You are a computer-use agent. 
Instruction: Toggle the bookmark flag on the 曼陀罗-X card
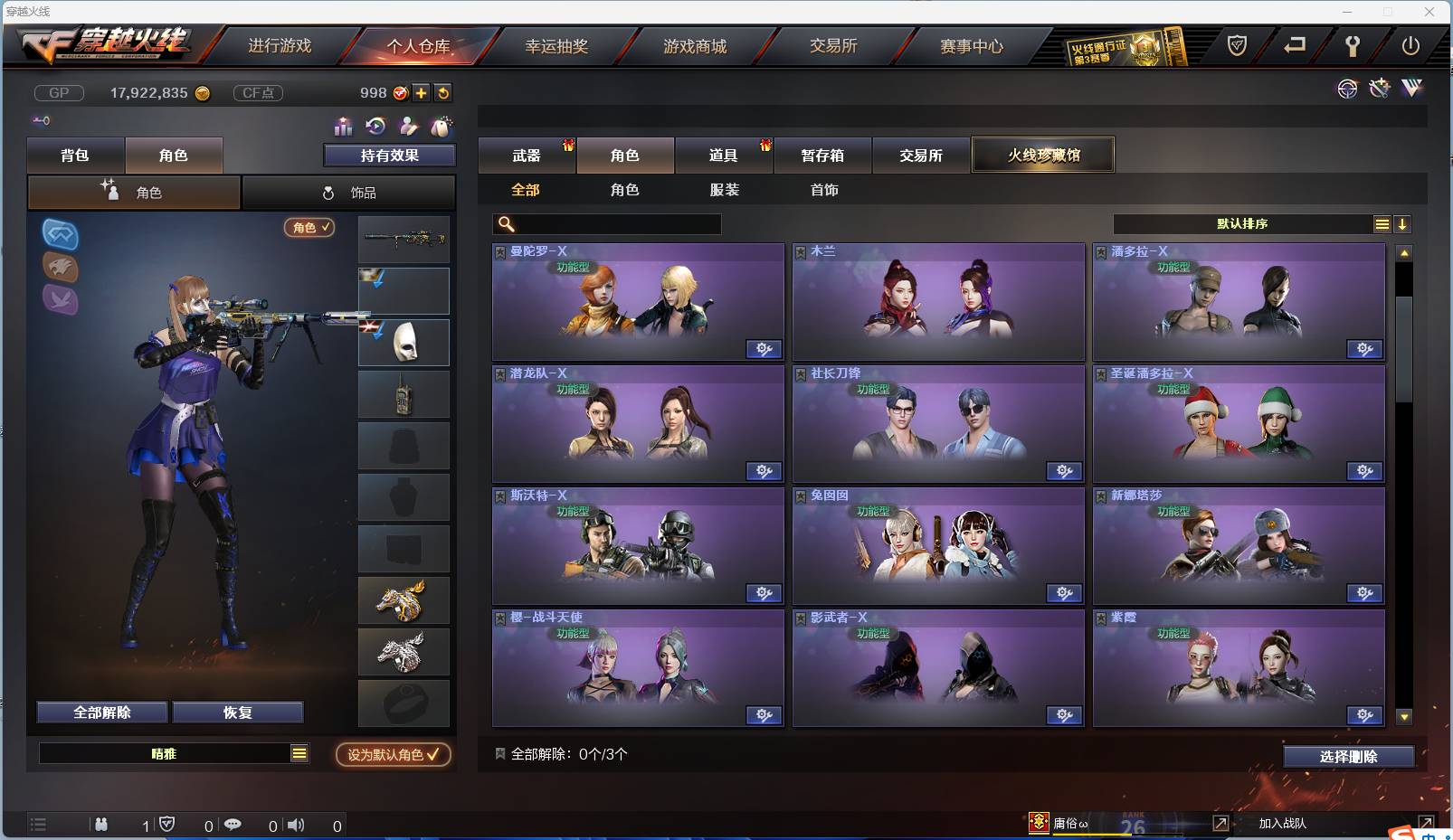tap(499, 251)
